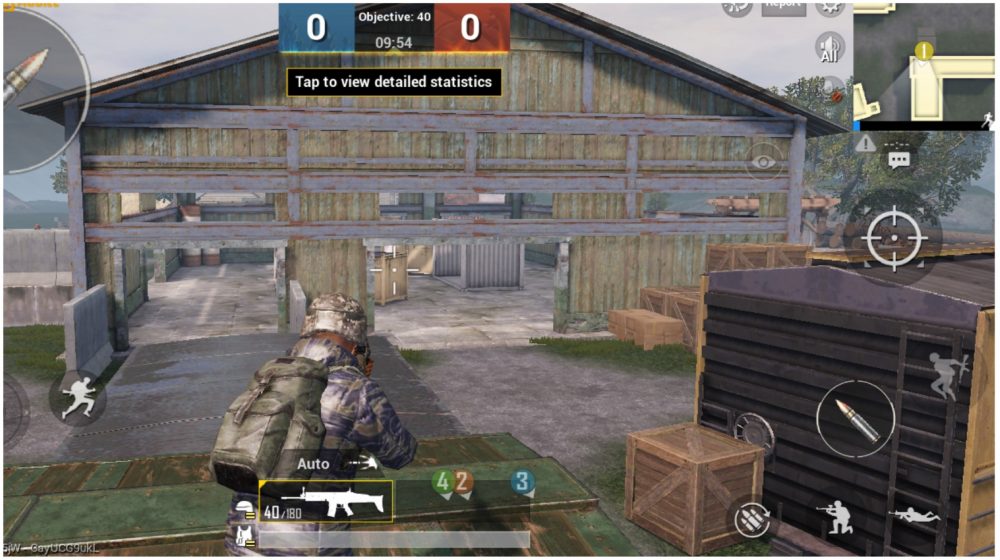Open the Report button
This screenshot has width=1000, height=560.
[784, 5]
